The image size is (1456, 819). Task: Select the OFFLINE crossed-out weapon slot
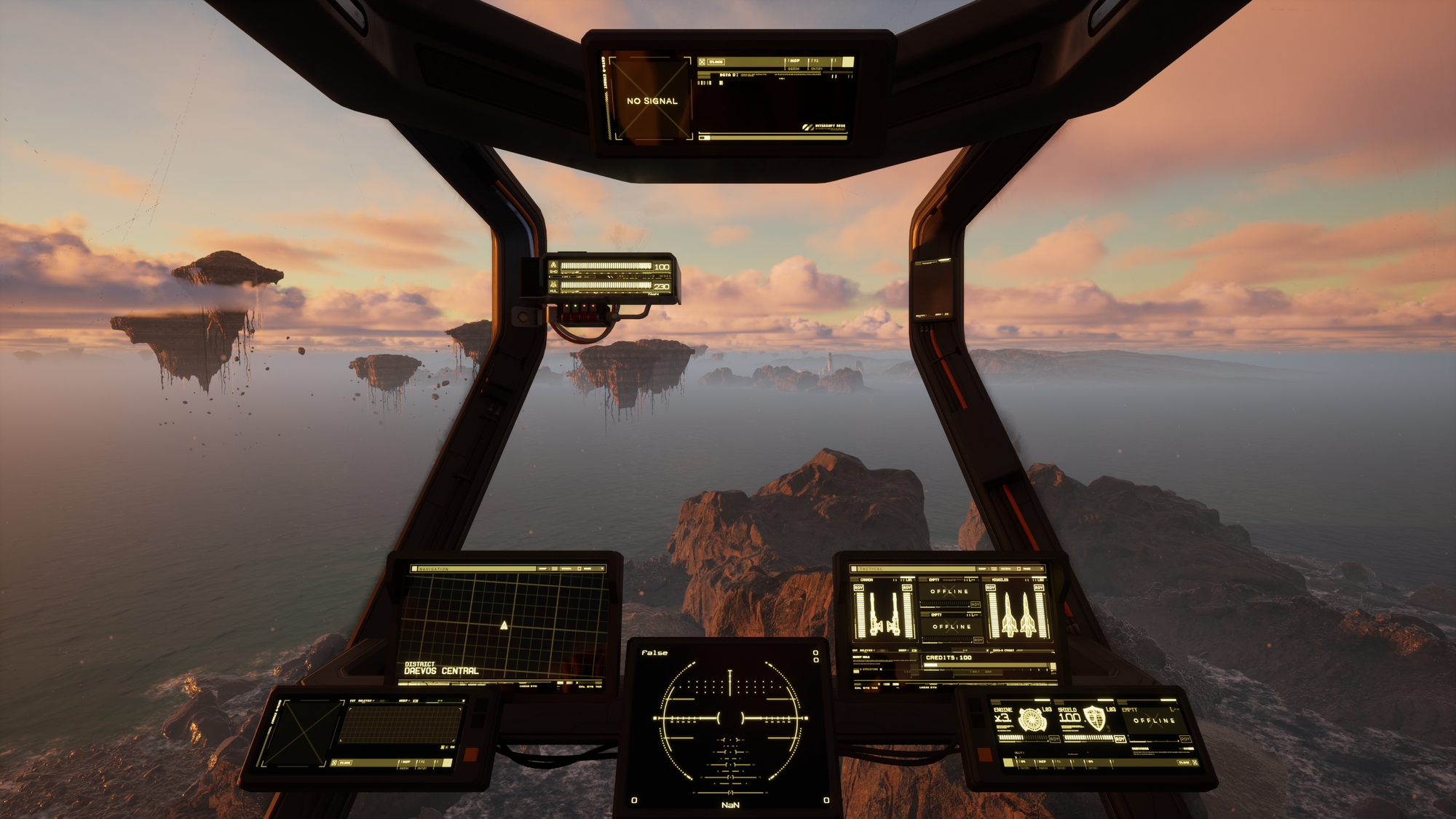(949, 592)
